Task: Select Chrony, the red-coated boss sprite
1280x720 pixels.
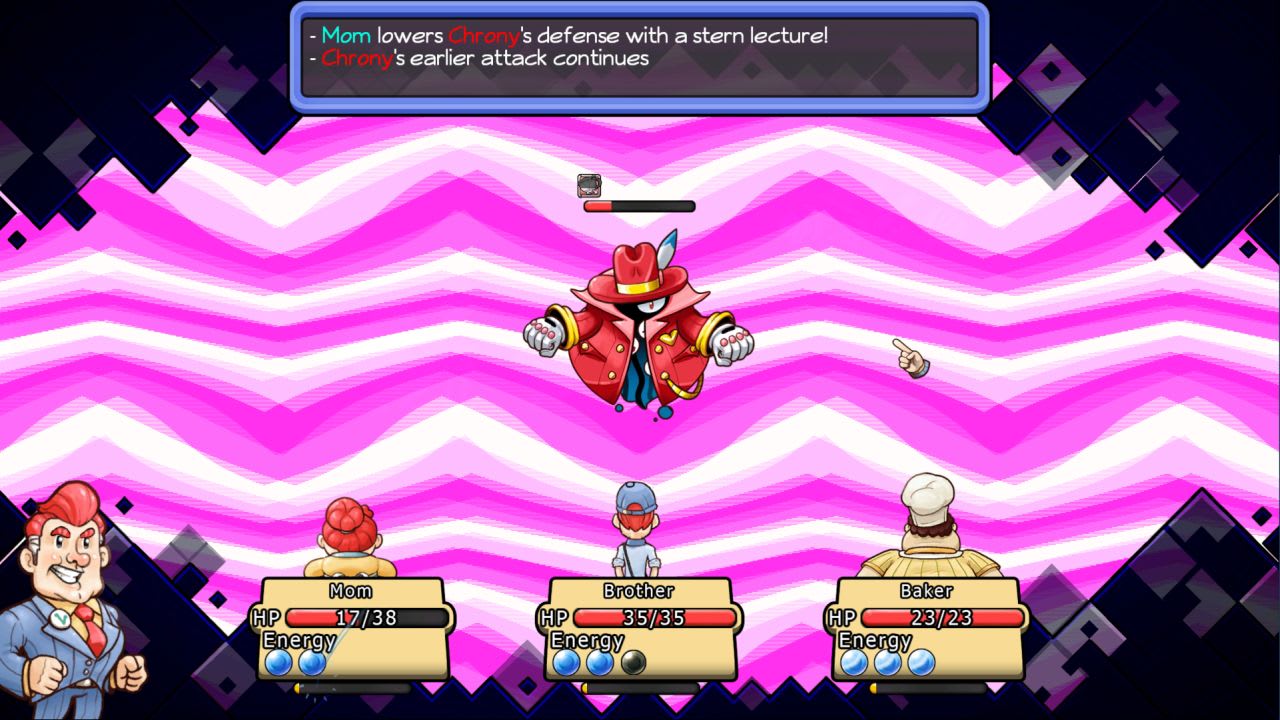Action: (x=645, y=330)
